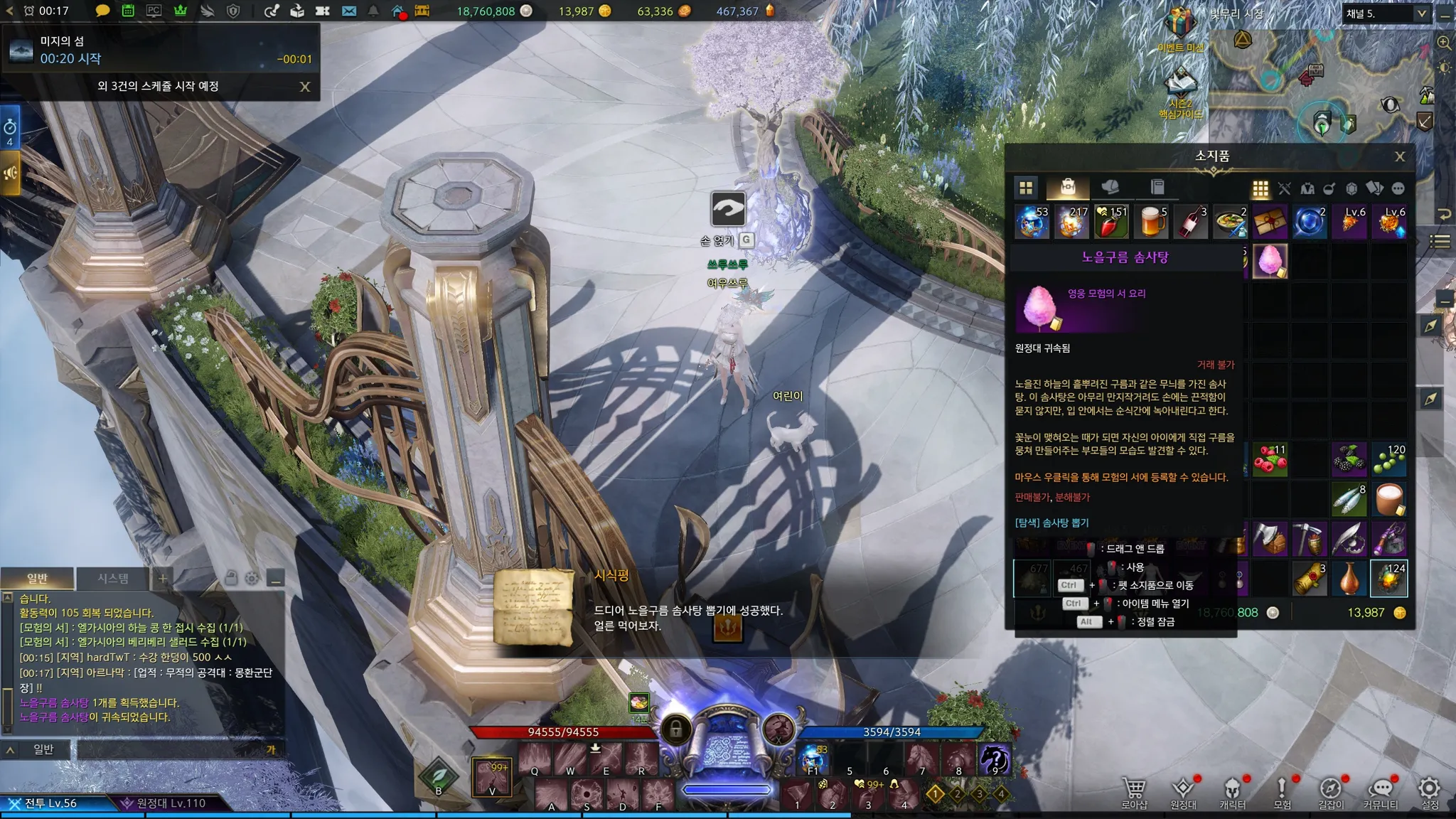Open the 모험 adventure menu

point(1282,792)
